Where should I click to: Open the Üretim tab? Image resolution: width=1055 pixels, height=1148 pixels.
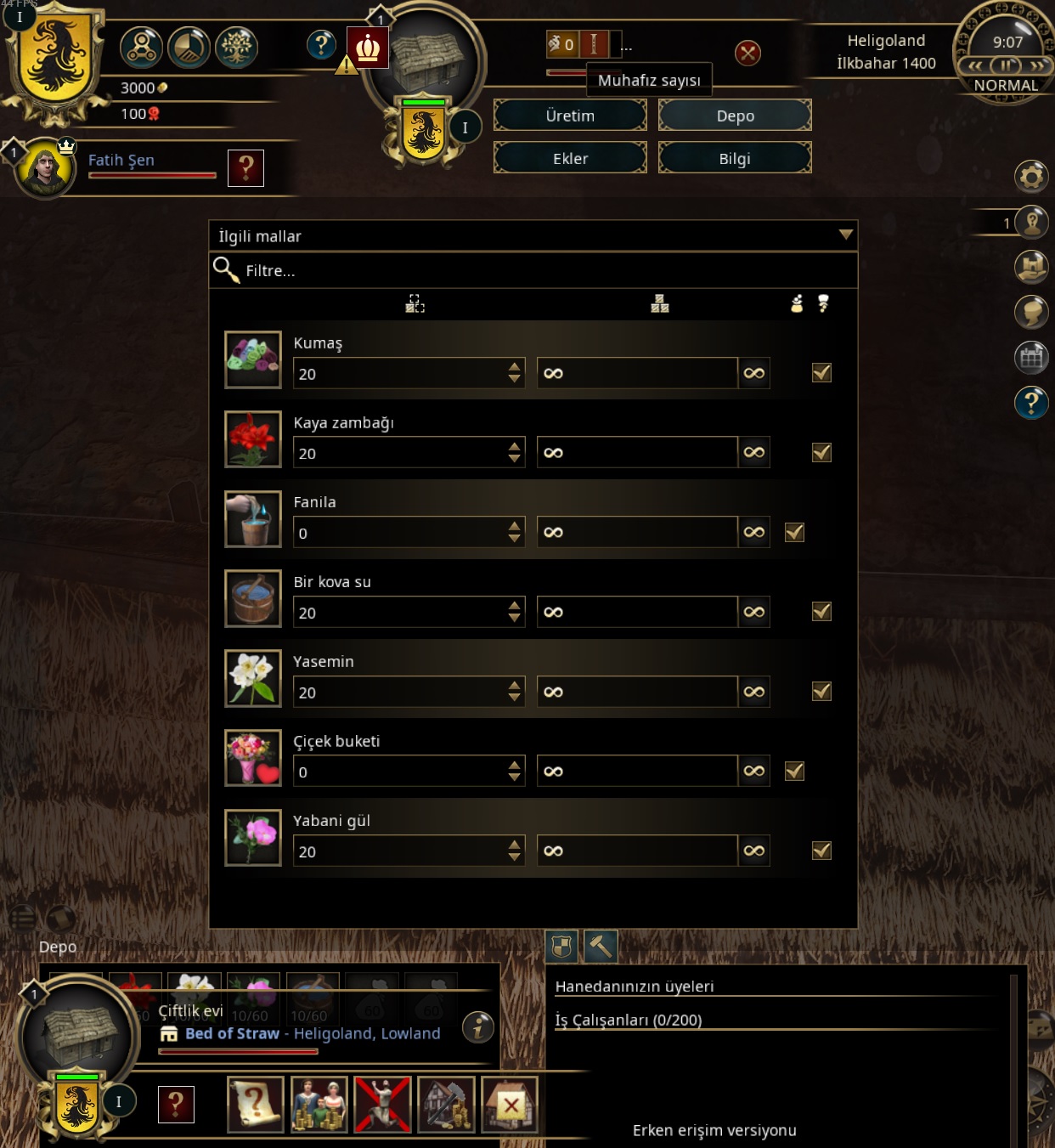tap(570, 116)
